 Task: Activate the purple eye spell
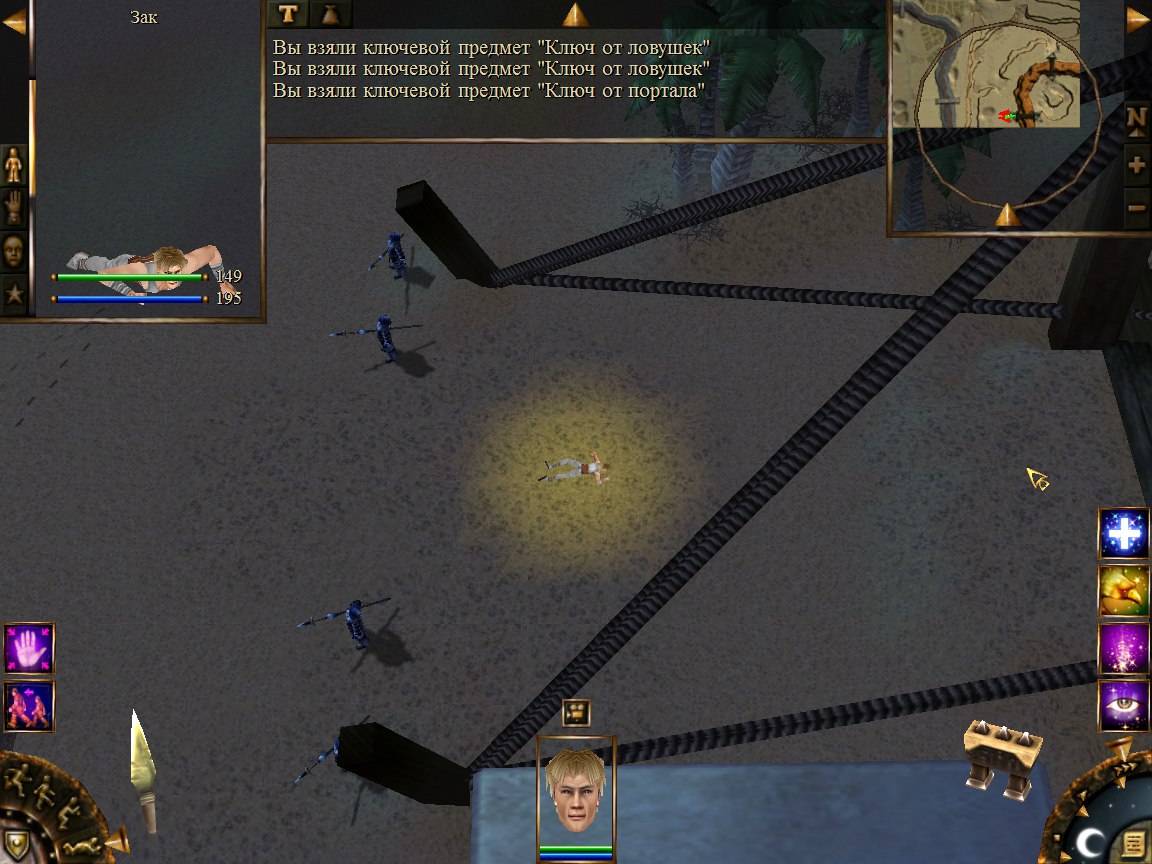point(1123,705)
